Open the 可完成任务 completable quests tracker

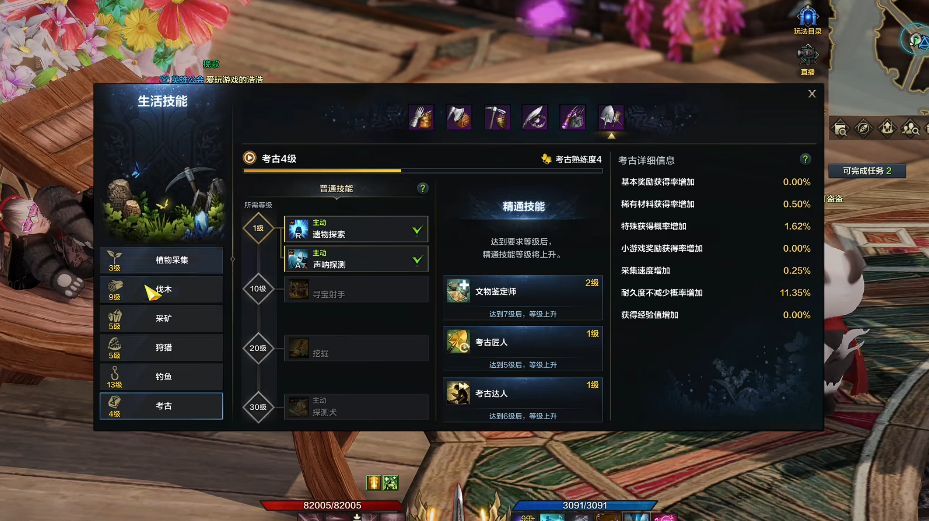[866, 171]
